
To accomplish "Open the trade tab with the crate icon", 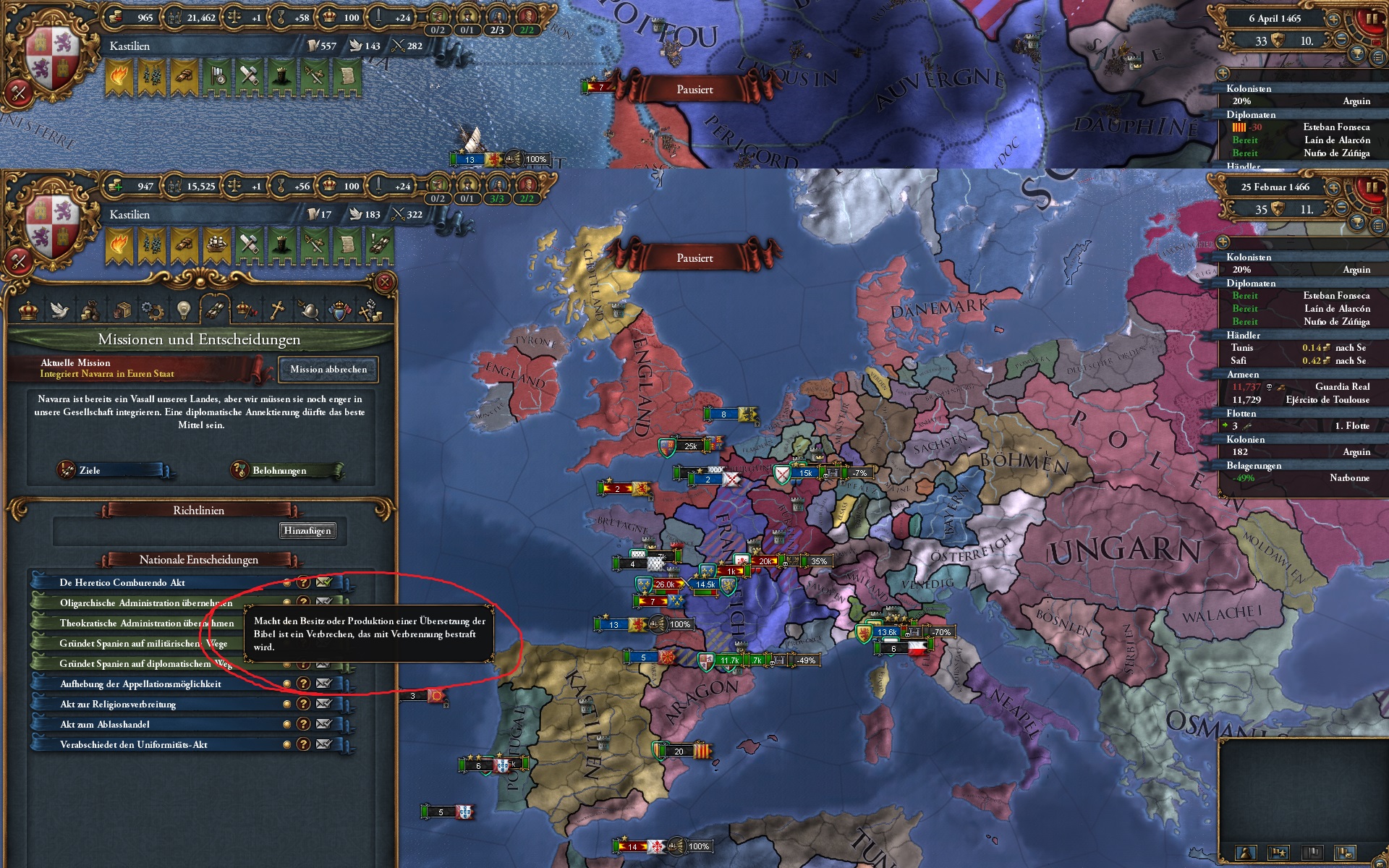I will click(x=123, y=310).
